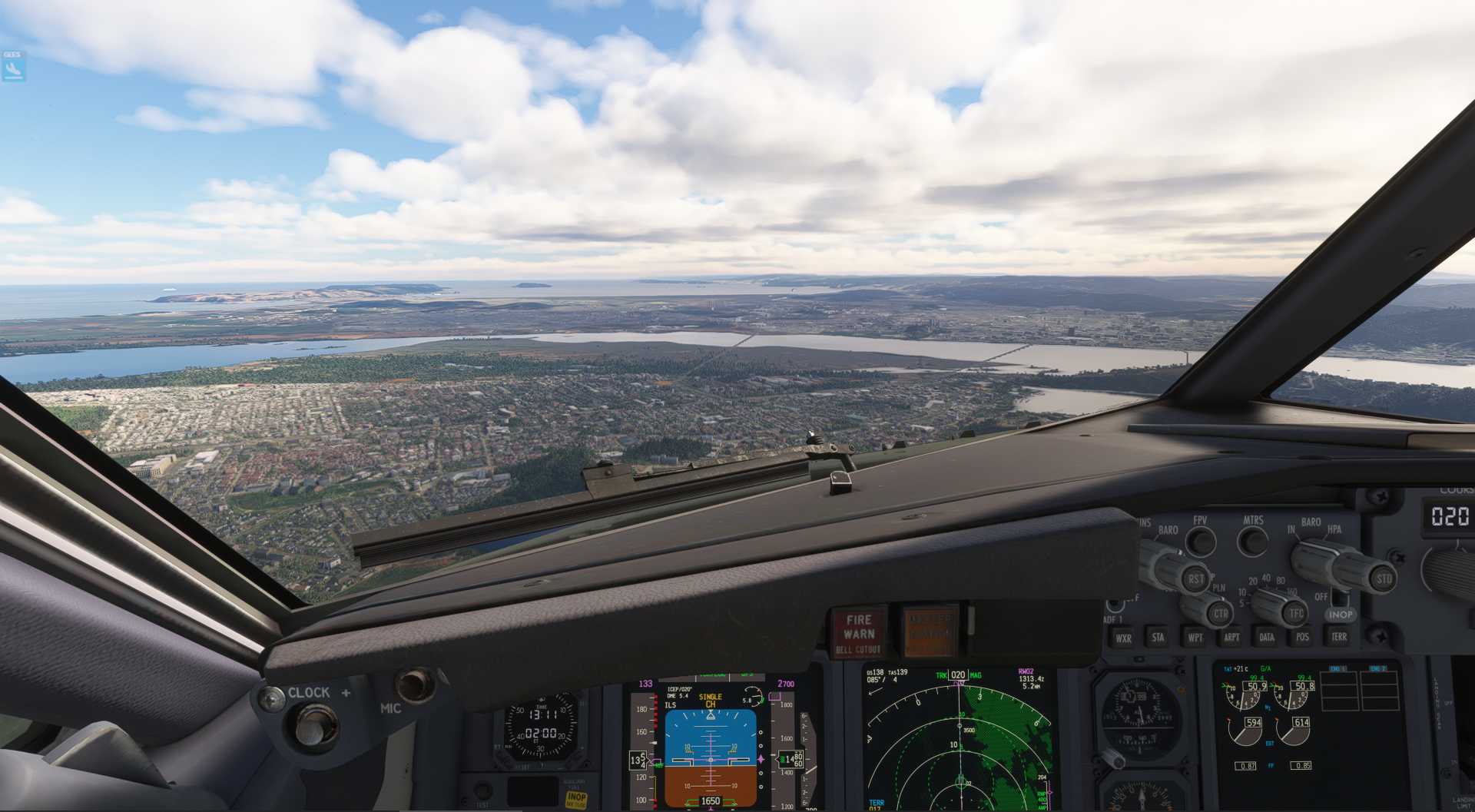The width and height of the screenshot is (1475, 812).
Task: Switch altitude to meters with MTRS button
Action: tap(1253, 541)
